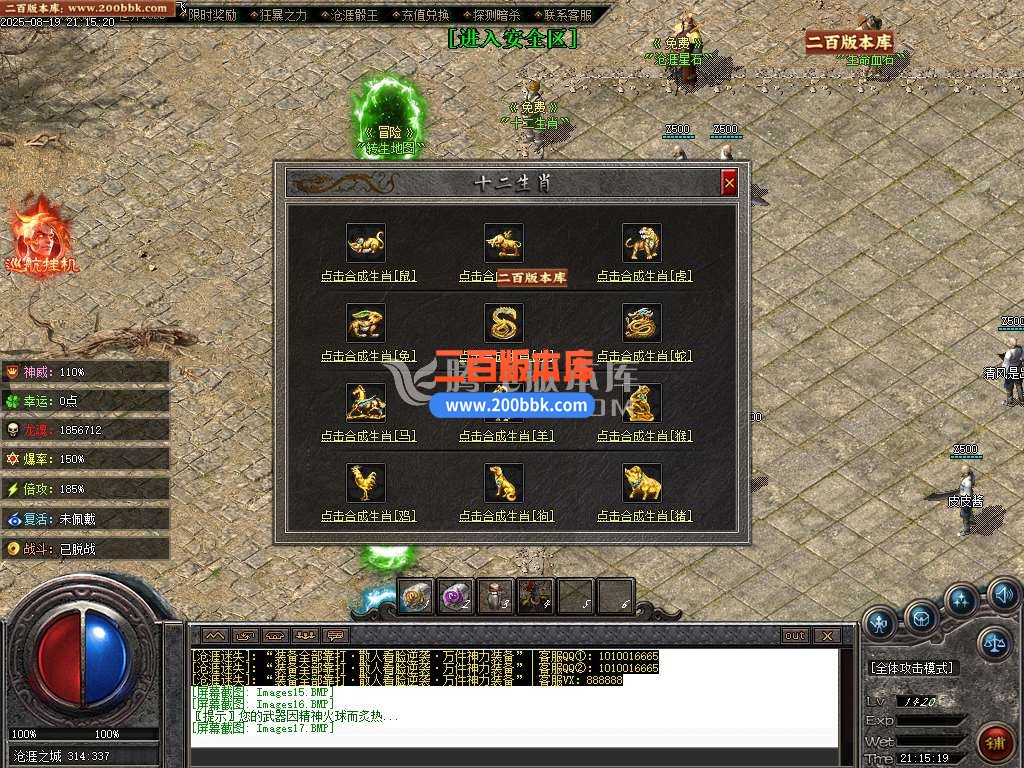The image size is (1024, 768).
Task: Click the 点击合成生肖[狗] dog link
Action: click(x=506, y=516)
